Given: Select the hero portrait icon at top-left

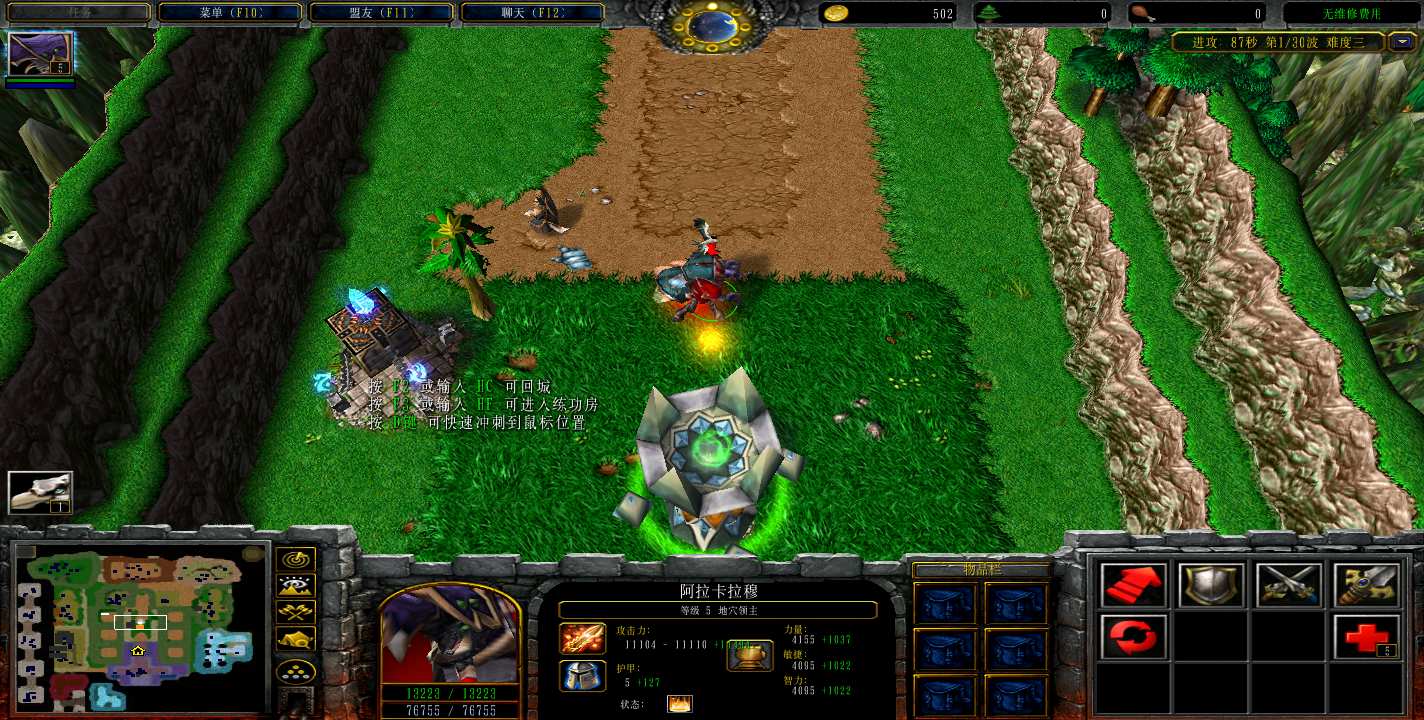Looking at the screenshot, I should tap(40, 54).
